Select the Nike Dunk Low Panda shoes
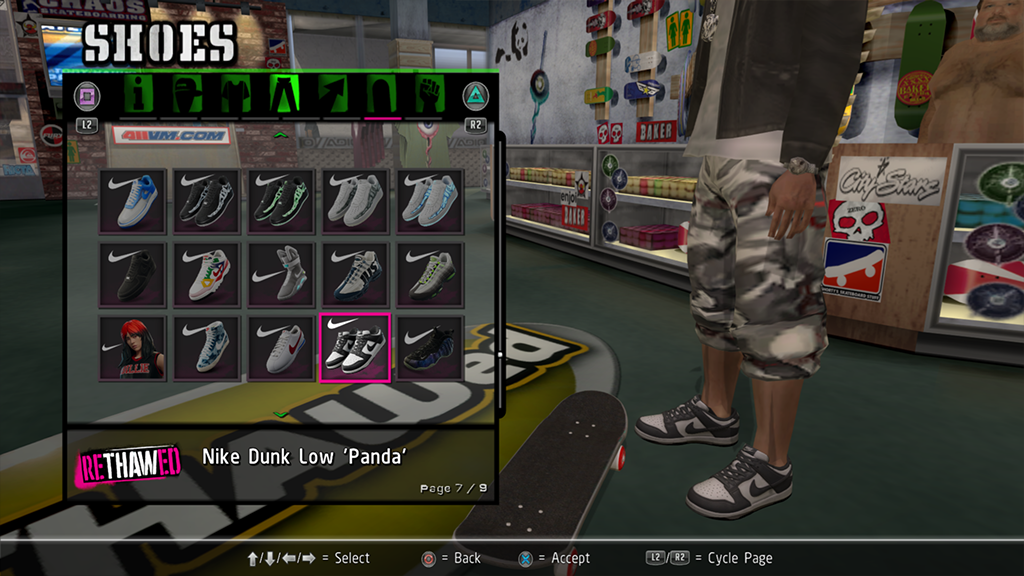The height and width of the screenshot is (576, 1024). 354,346
